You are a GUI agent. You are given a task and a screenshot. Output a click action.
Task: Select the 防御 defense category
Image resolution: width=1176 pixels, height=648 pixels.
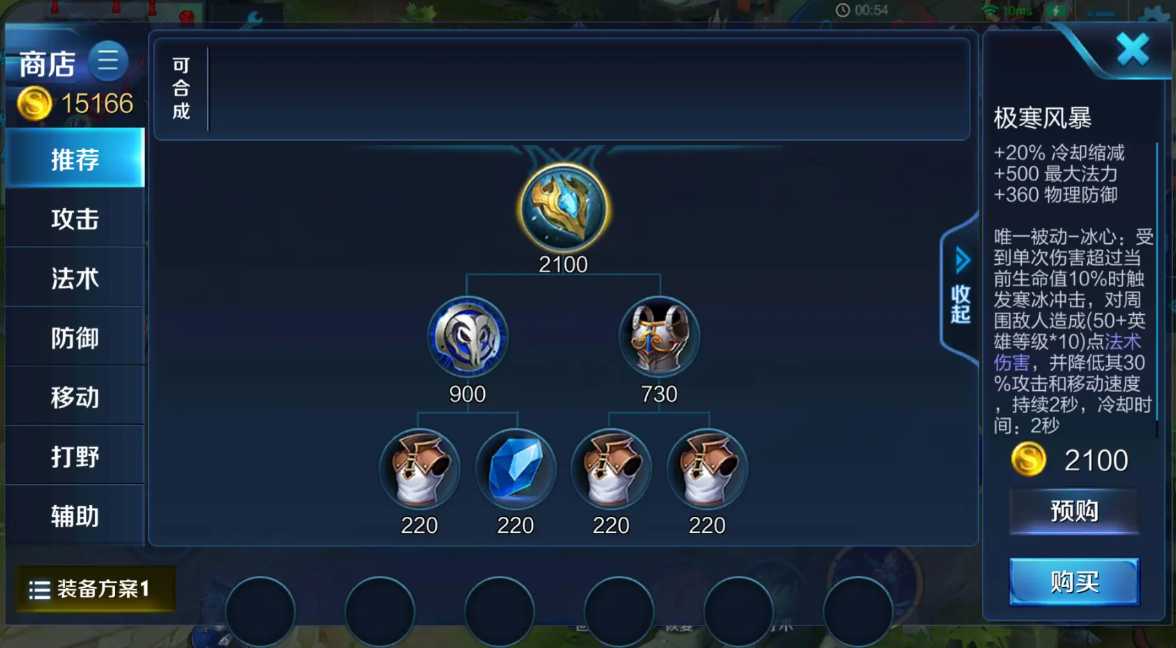(x=75, y=338)
